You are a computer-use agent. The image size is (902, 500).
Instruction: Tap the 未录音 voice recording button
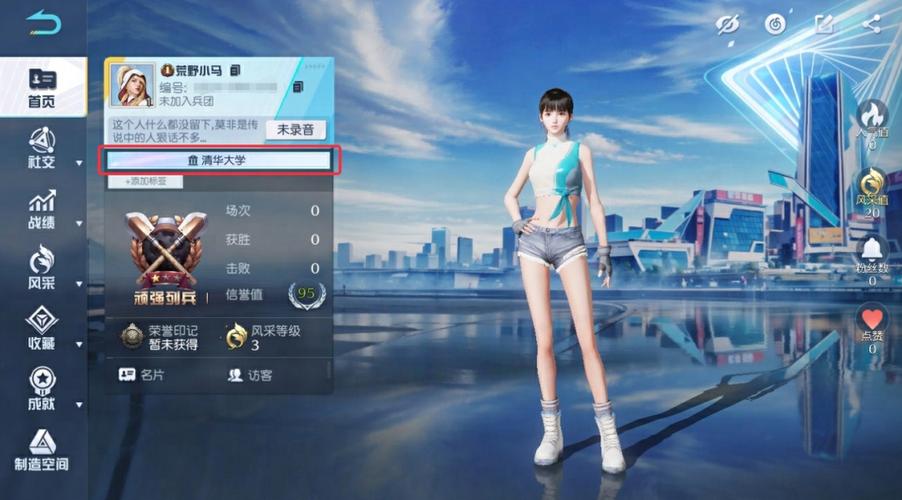pos(295,130)
